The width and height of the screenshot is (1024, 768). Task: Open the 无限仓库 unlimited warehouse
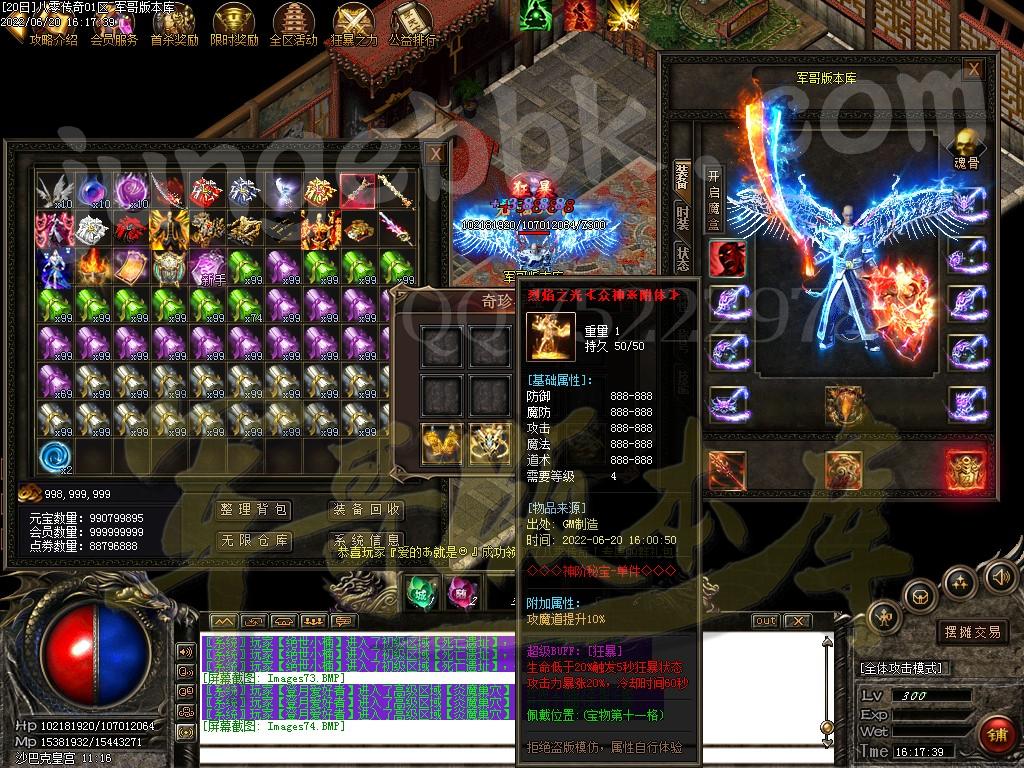pos(254,541)
